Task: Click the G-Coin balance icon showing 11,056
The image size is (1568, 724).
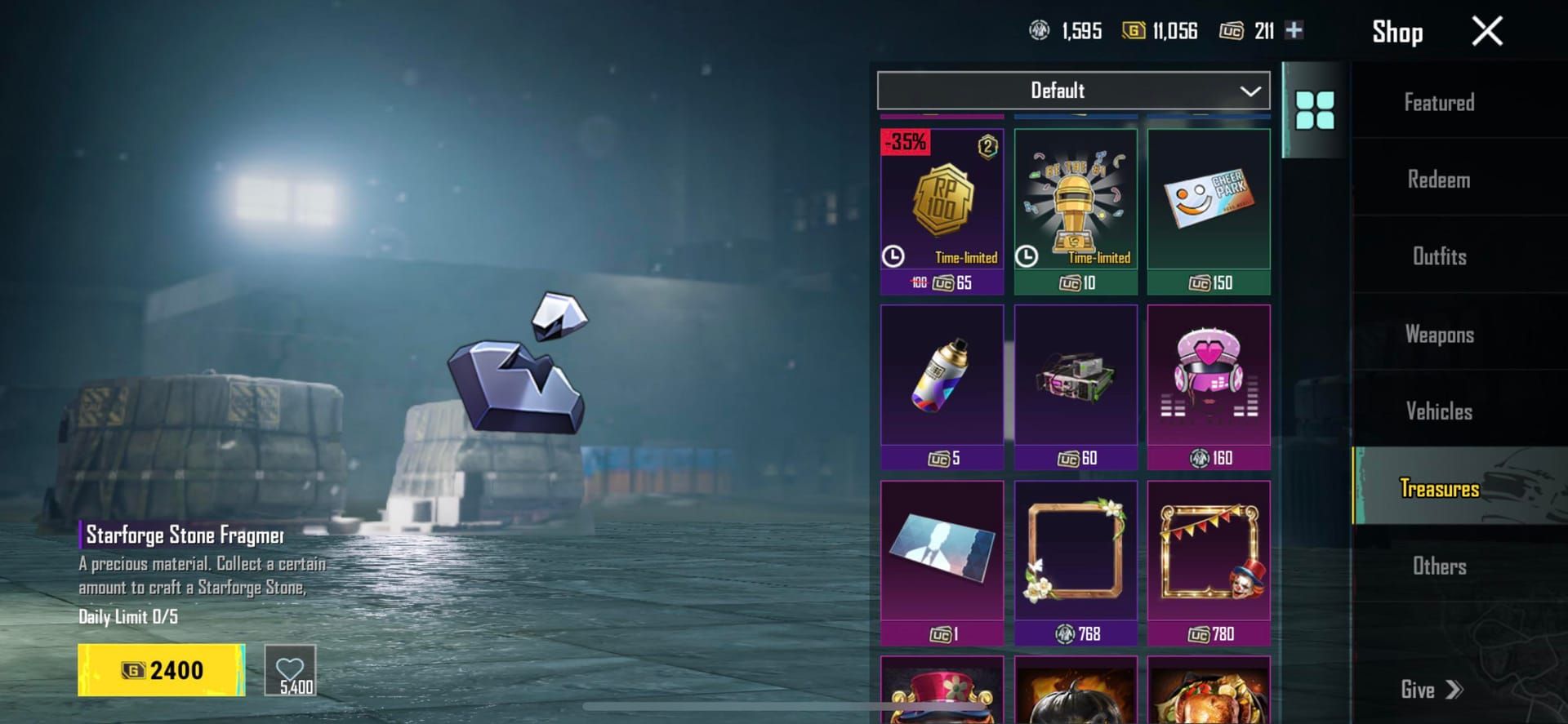Action: pyautogui.click(x=1134, y=30)
